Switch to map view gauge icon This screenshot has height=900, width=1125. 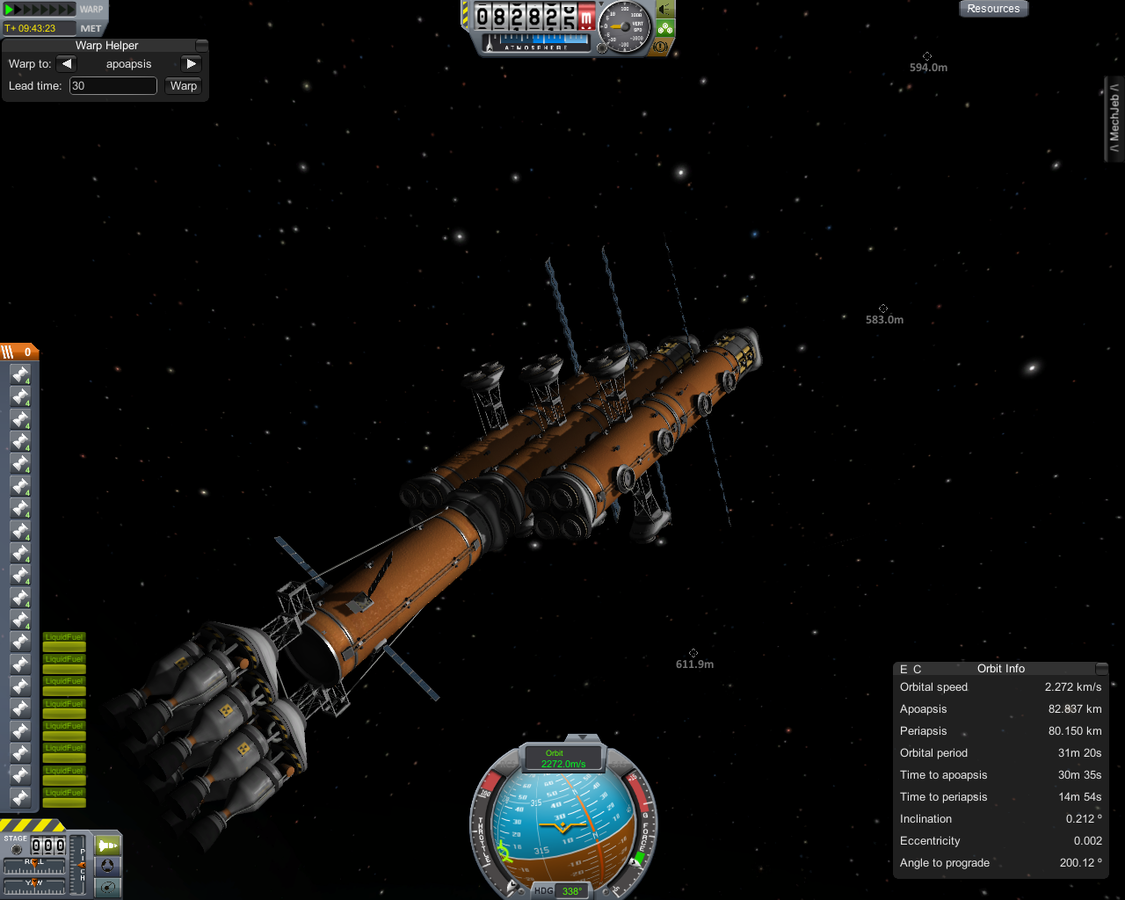pyautogui.click(x=108, y=886)
